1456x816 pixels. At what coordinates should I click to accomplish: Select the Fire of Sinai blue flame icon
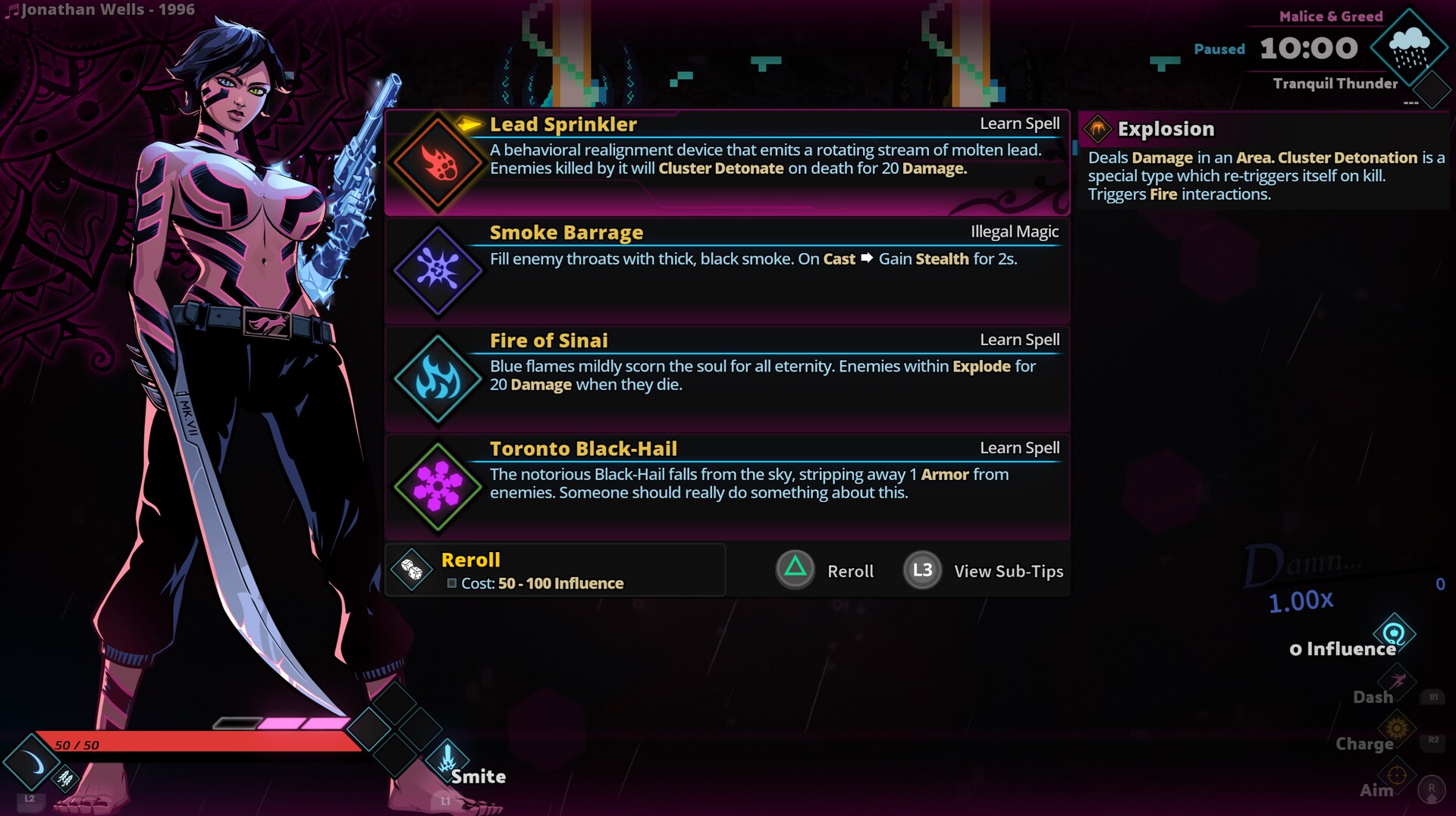[x=437, y=378]
